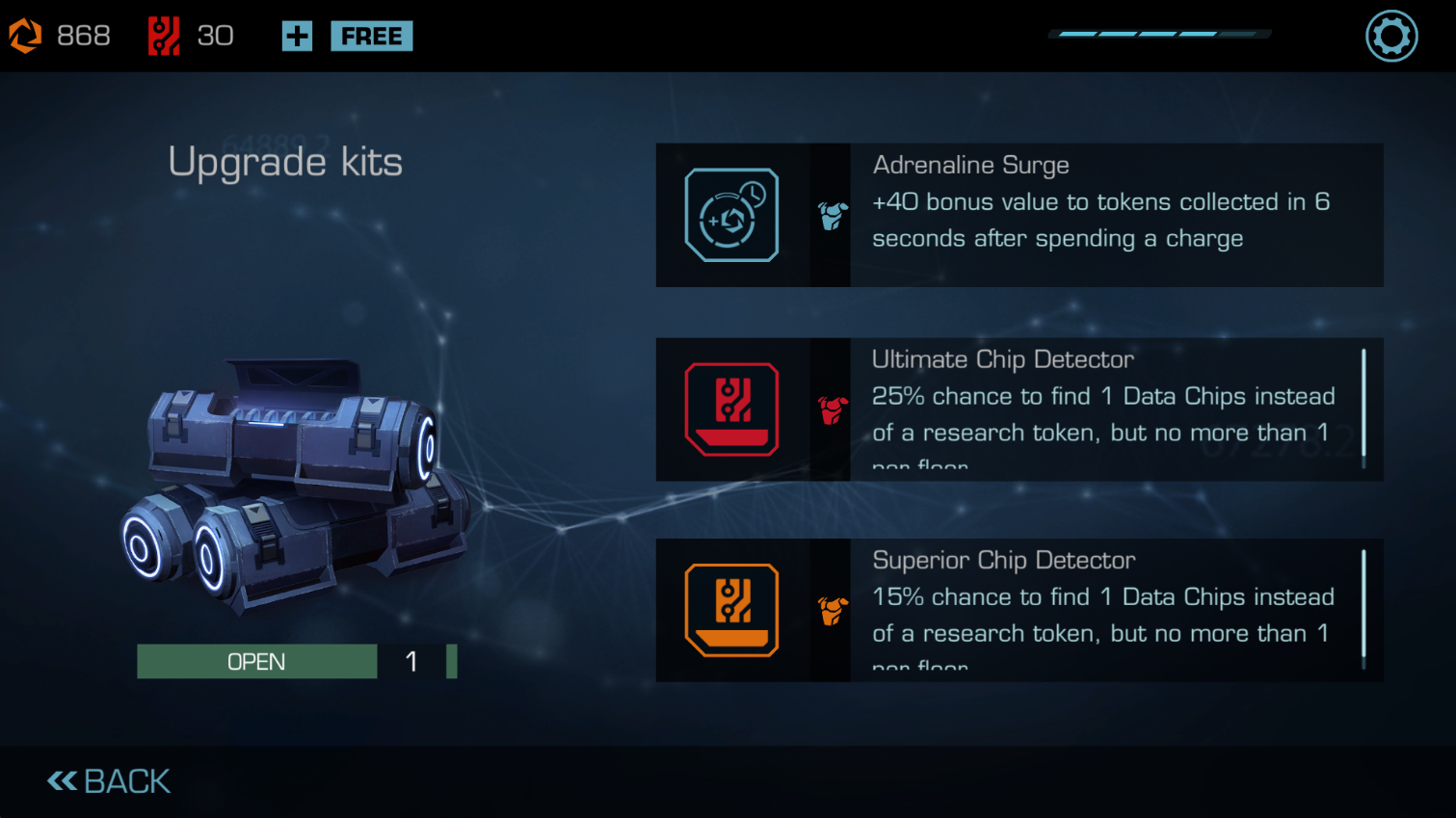Tap the blue plus button for more currency
Image resolution: width=1456 pixels, height=818 pixels.
click(297, 37)
